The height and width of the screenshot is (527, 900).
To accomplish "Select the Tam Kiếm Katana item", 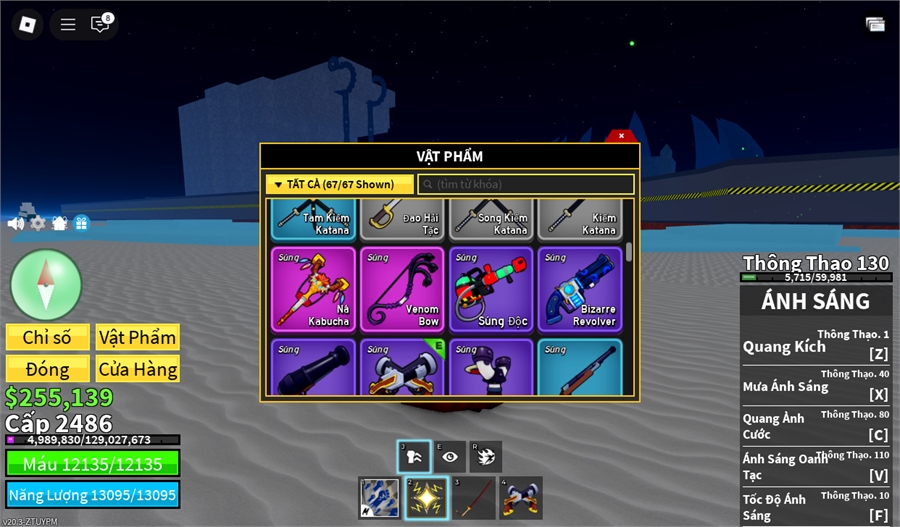I will click(313, 219).
